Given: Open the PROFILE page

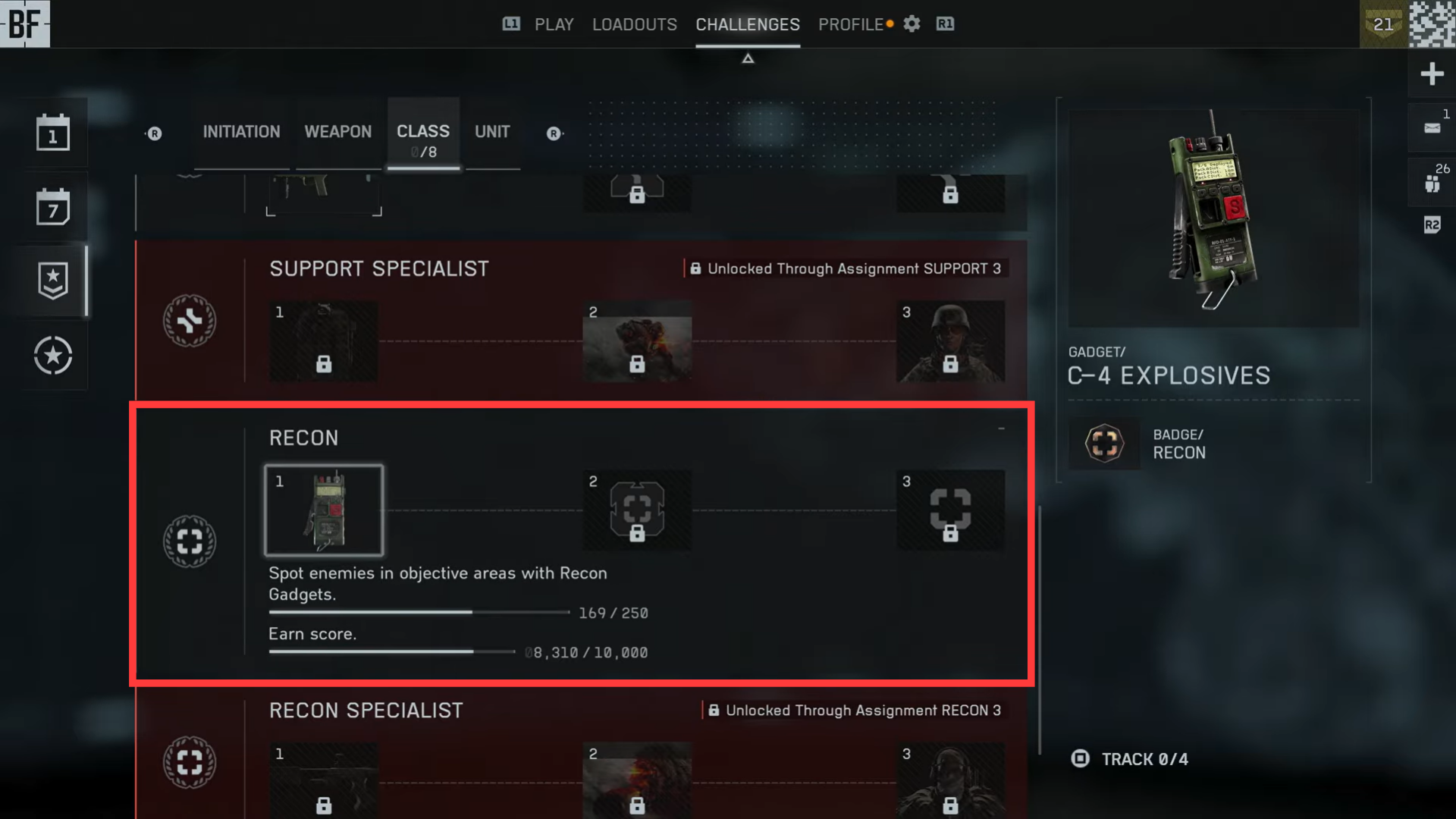Looking at the screenshot, I should (850, 24).
